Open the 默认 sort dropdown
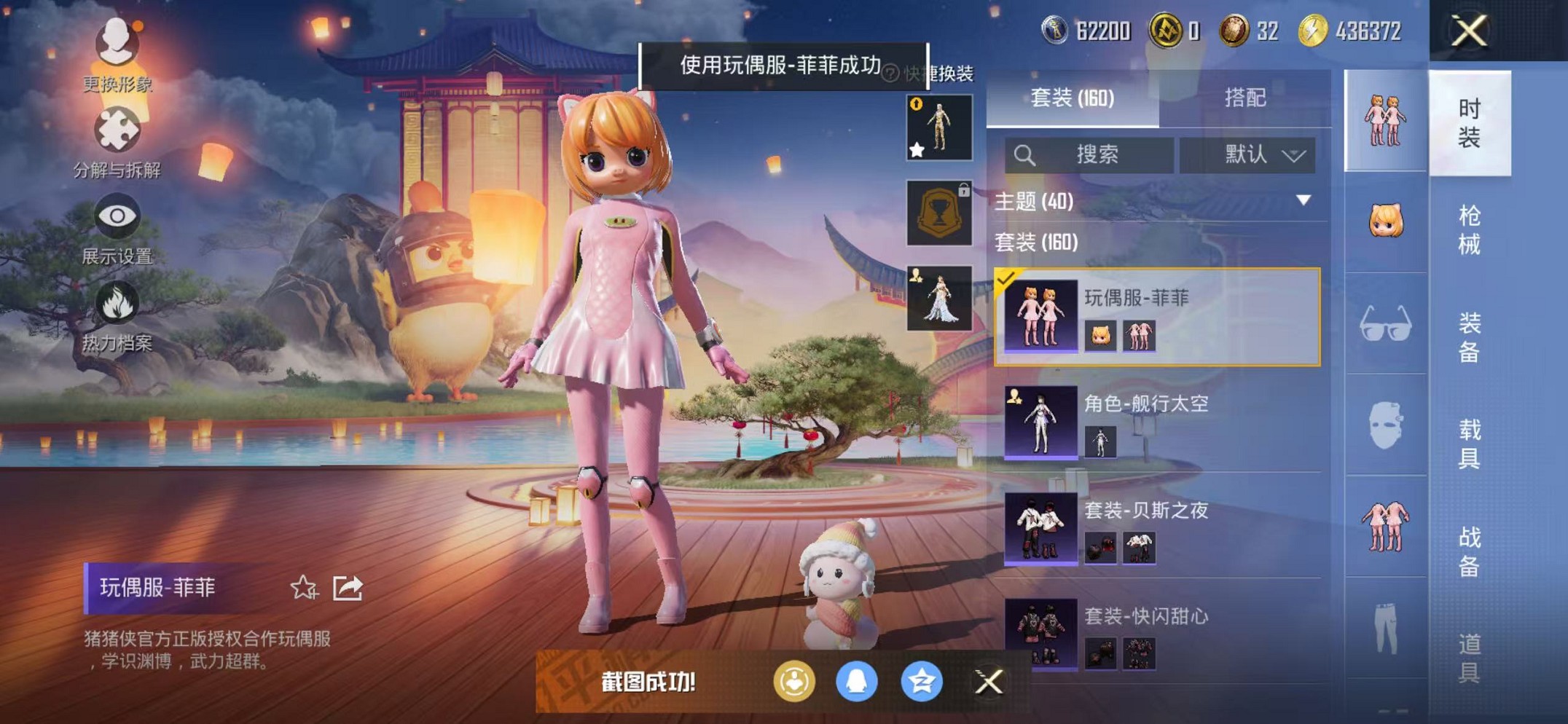The image size is (1568, 724). [1243, 154]
